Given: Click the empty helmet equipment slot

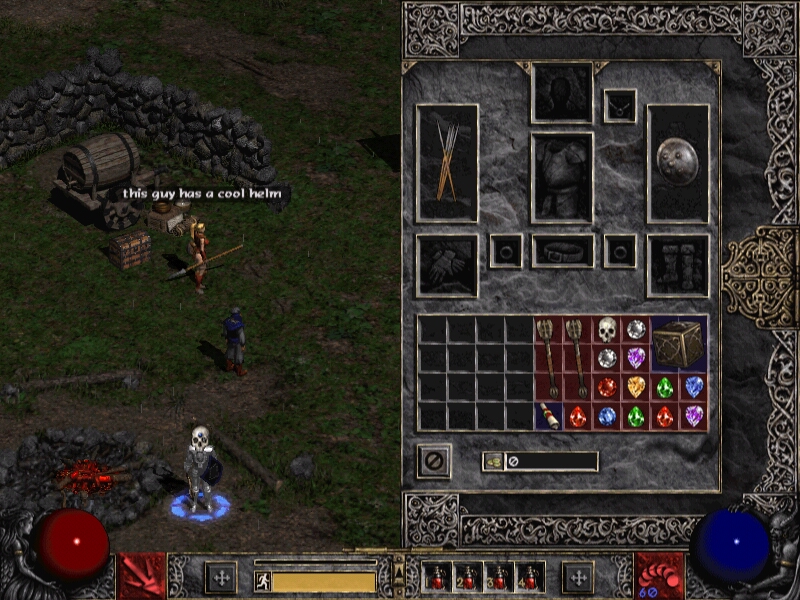Looking at the screenshot, I should tap(562, 92).
